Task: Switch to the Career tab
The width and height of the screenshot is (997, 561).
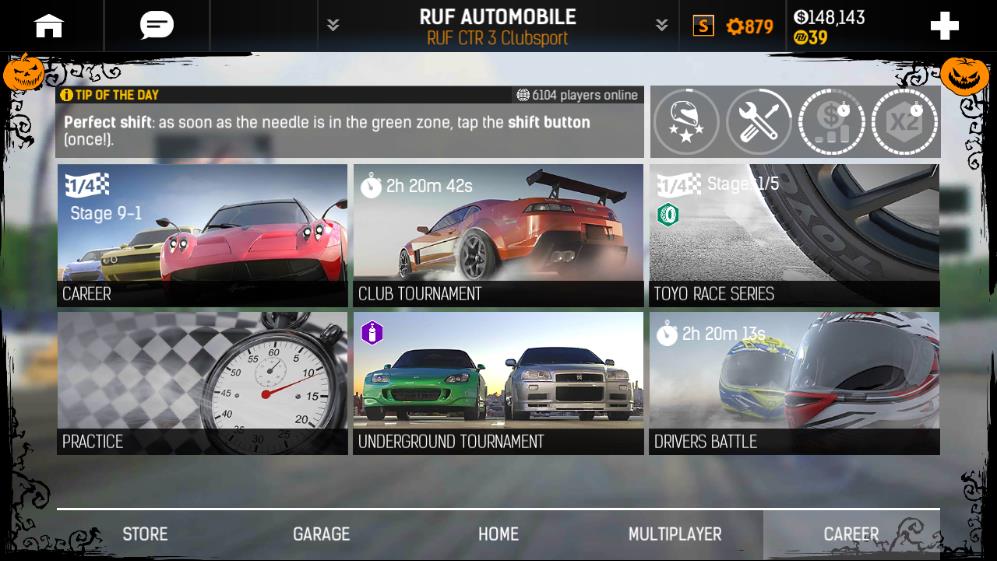Action: coord(851,534)
